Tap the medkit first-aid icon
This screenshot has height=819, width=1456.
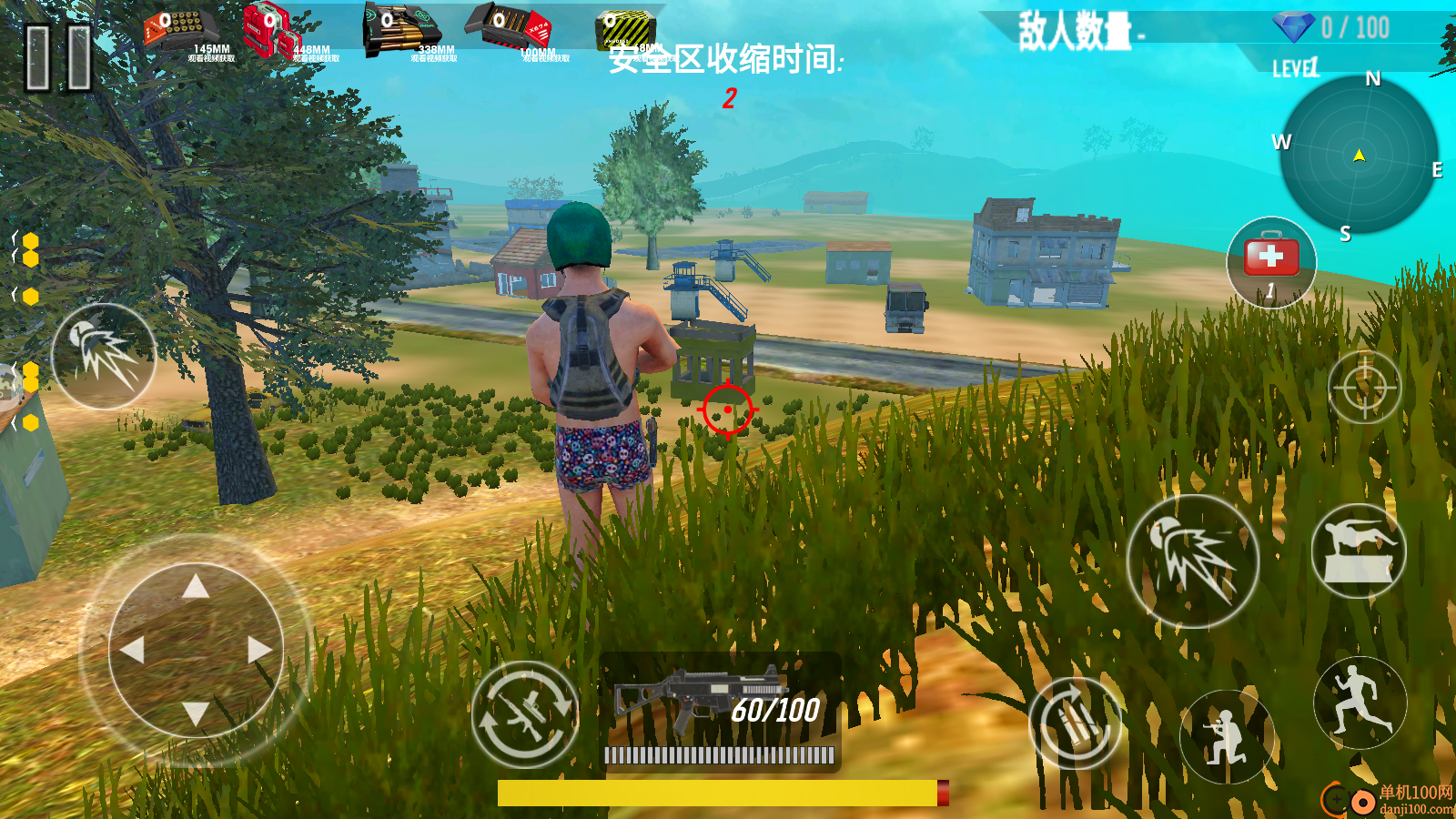click(1272, 261)
